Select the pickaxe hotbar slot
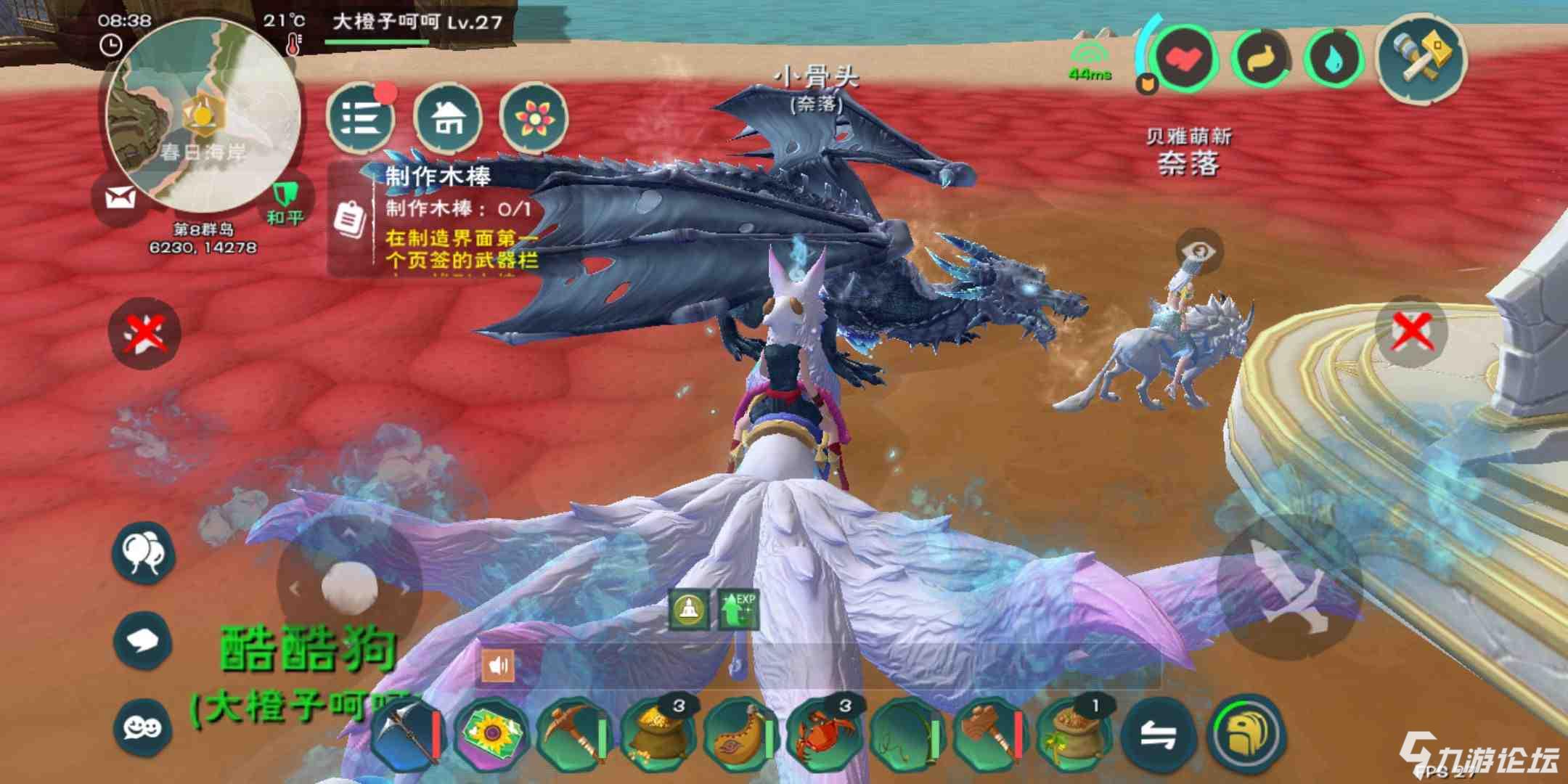This screenshot has height=784, width=1568. coord(573,733)
